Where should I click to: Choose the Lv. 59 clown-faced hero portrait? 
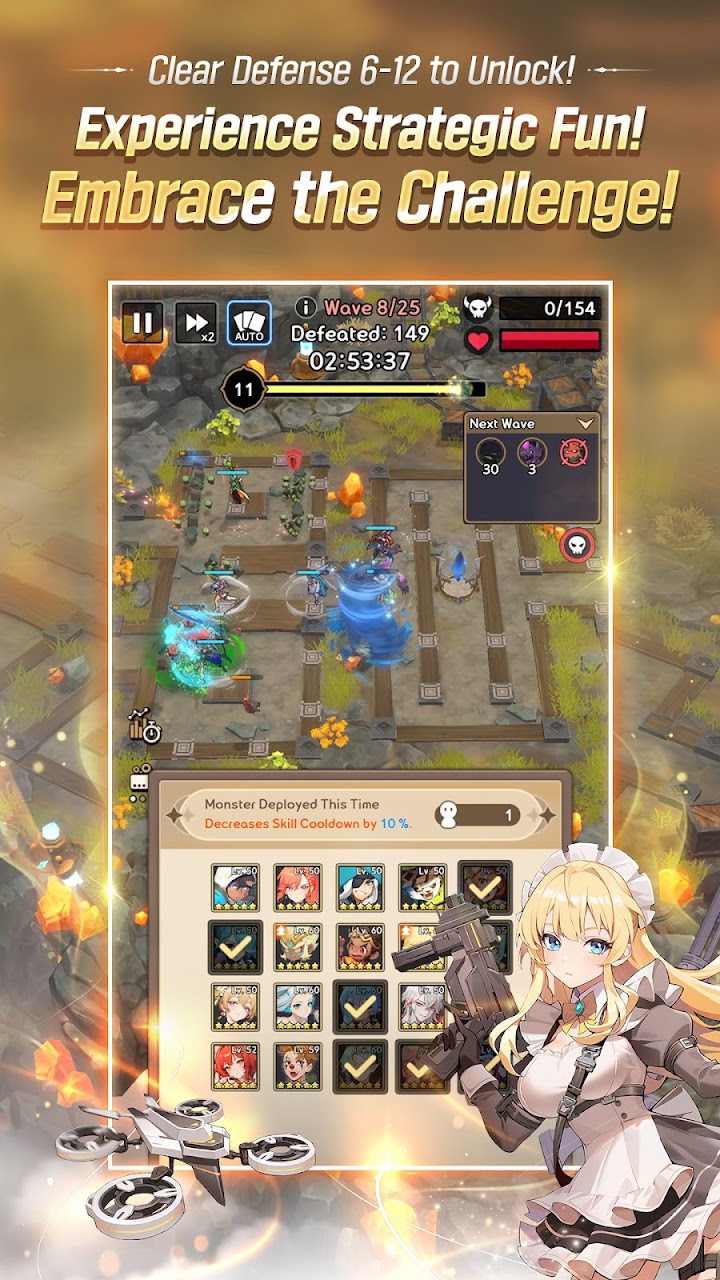tap(298, 1066)
